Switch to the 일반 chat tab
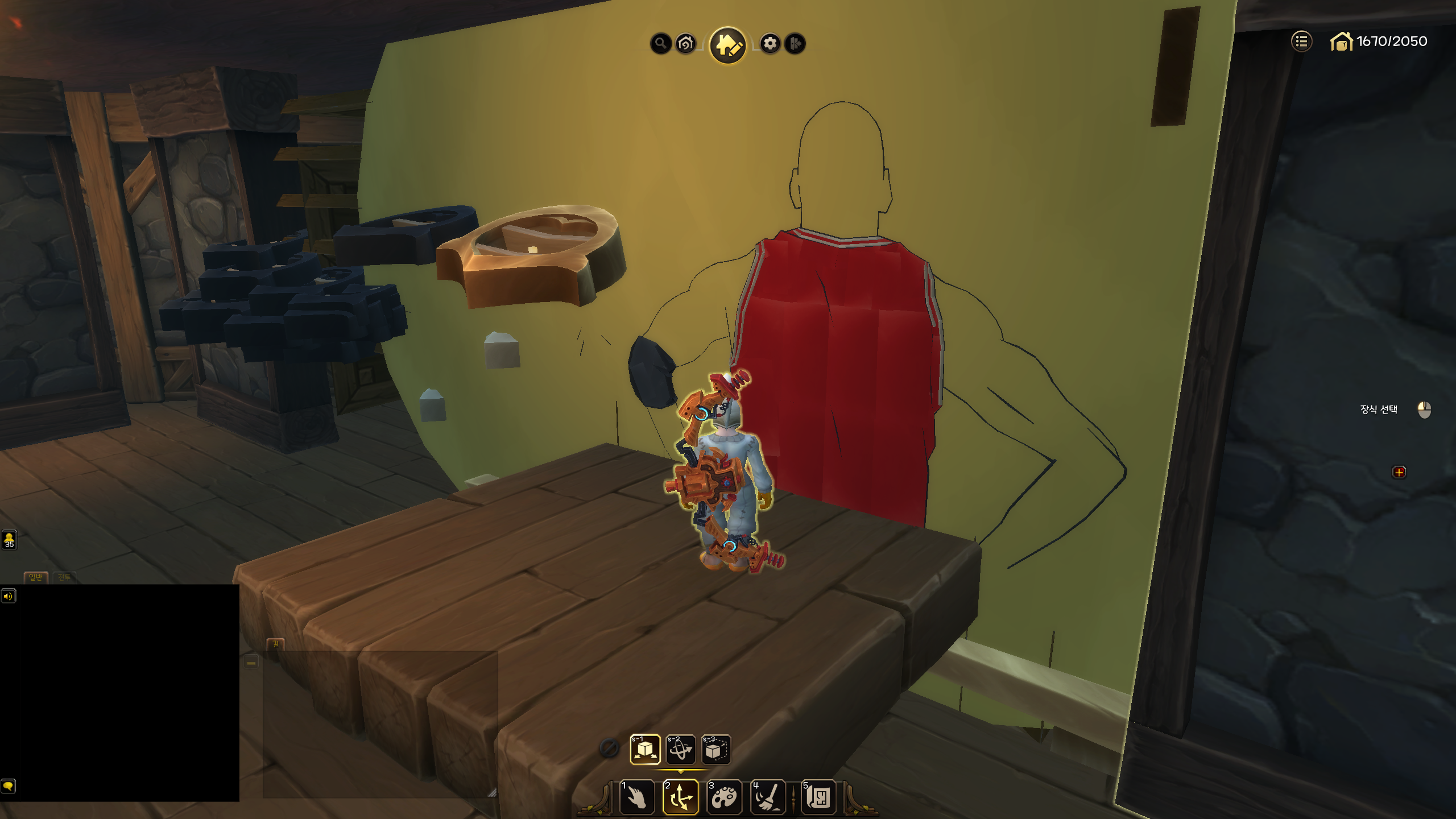The image size is (1456, 819). (35, 577)
